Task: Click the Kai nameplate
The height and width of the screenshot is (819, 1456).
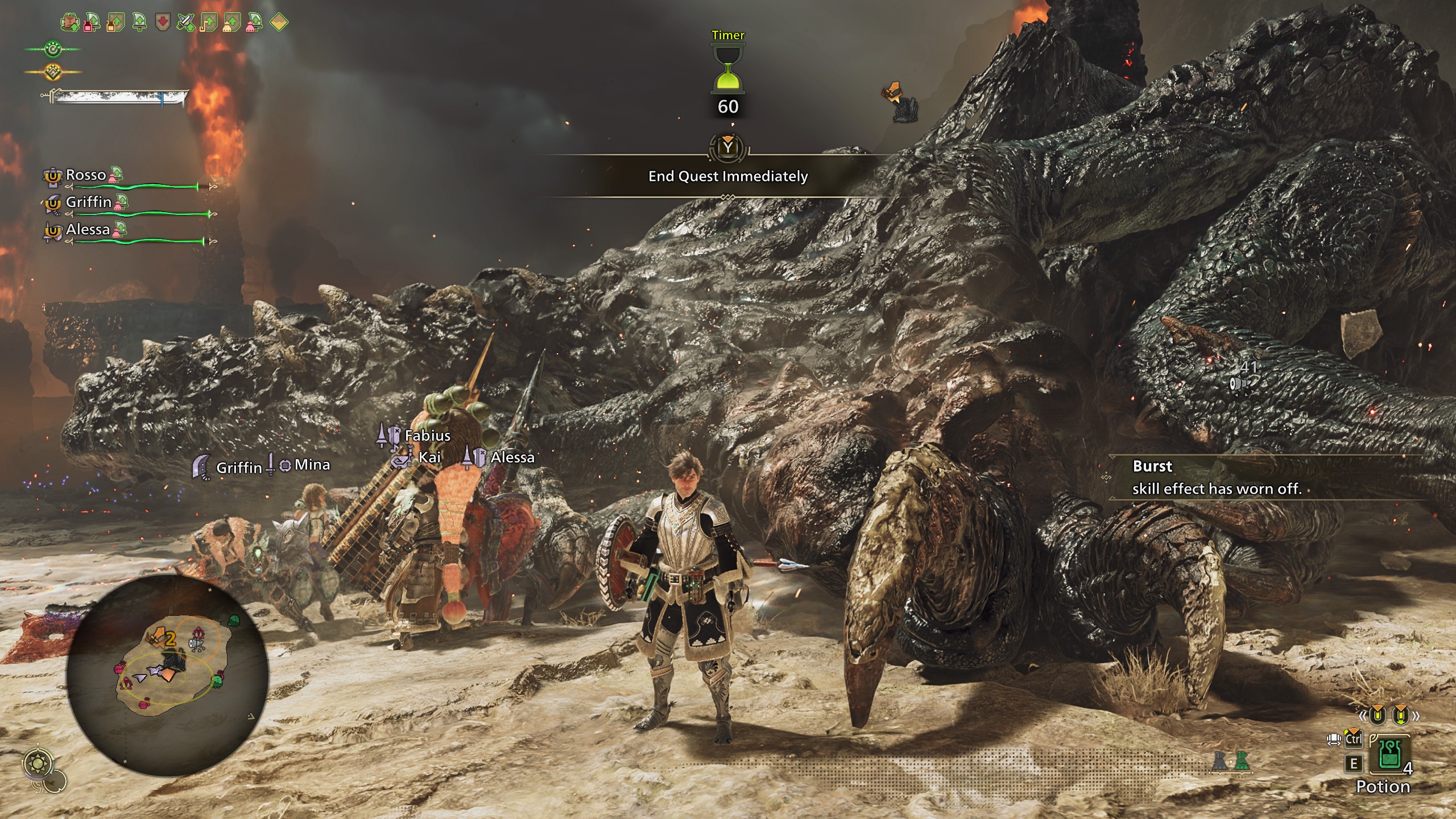Action: 429,457
